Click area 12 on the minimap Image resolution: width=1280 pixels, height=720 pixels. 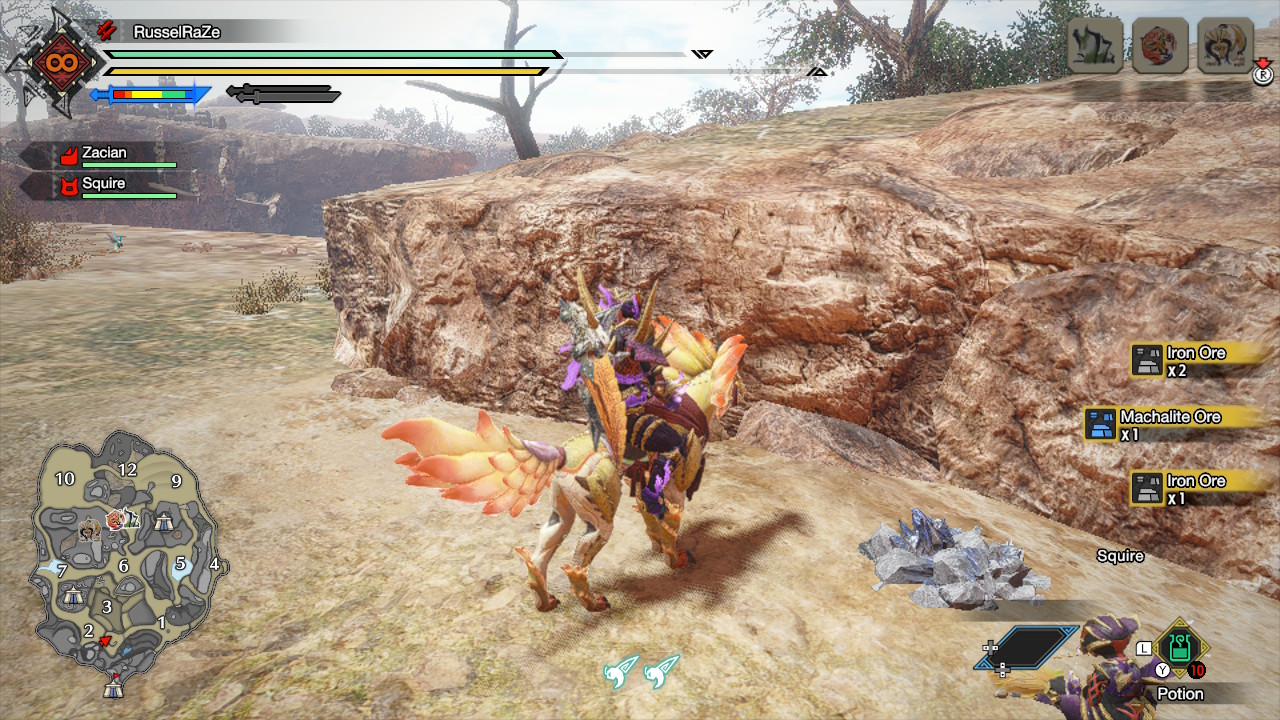pos(127,470)
